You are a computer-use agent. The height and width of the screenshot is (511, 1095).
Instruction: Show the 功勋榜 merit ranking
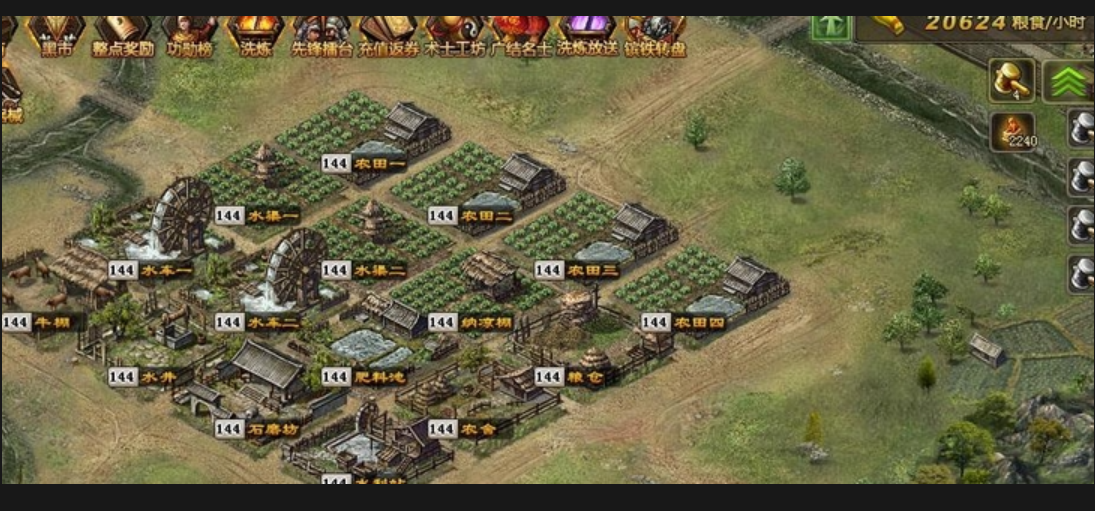click(189, 35)
